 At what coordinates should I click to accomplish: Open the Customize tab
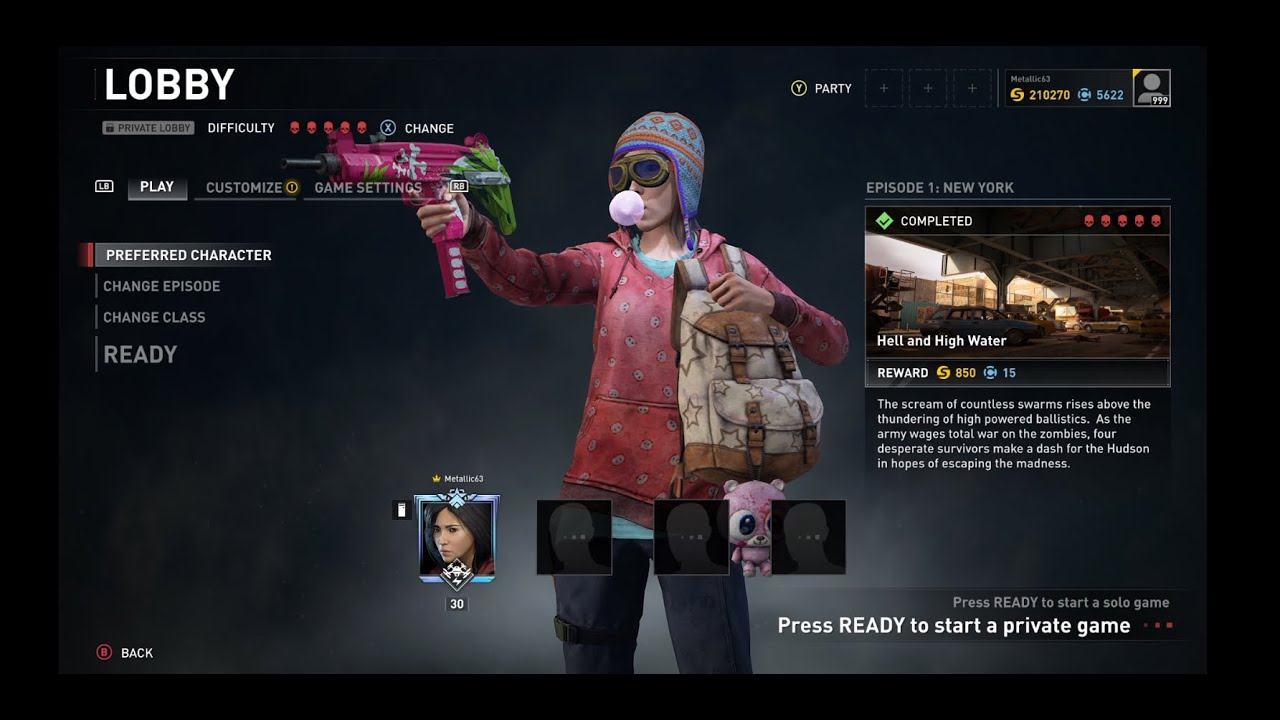coord(244,188)
